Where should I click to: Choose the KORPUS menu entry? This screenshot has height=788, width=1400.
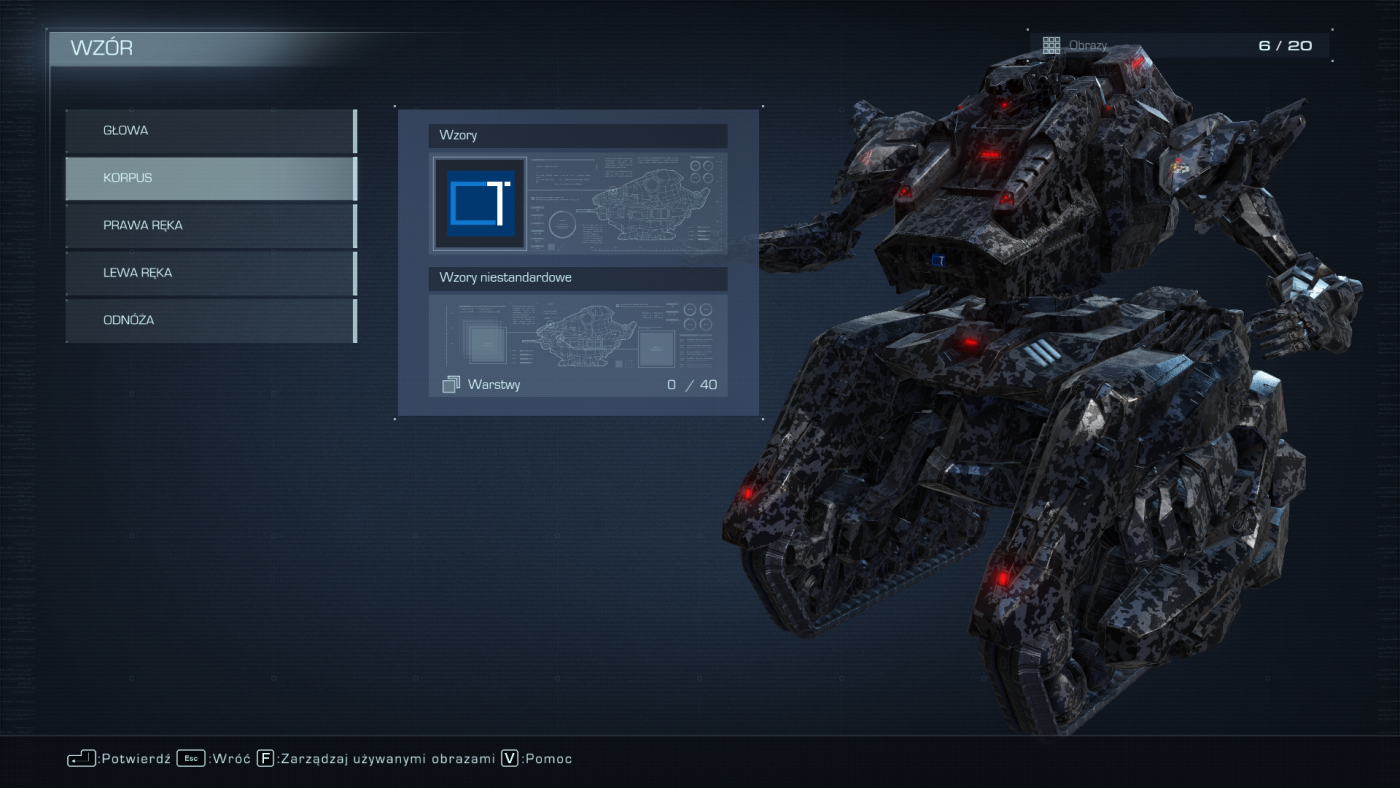click(211, 178)
